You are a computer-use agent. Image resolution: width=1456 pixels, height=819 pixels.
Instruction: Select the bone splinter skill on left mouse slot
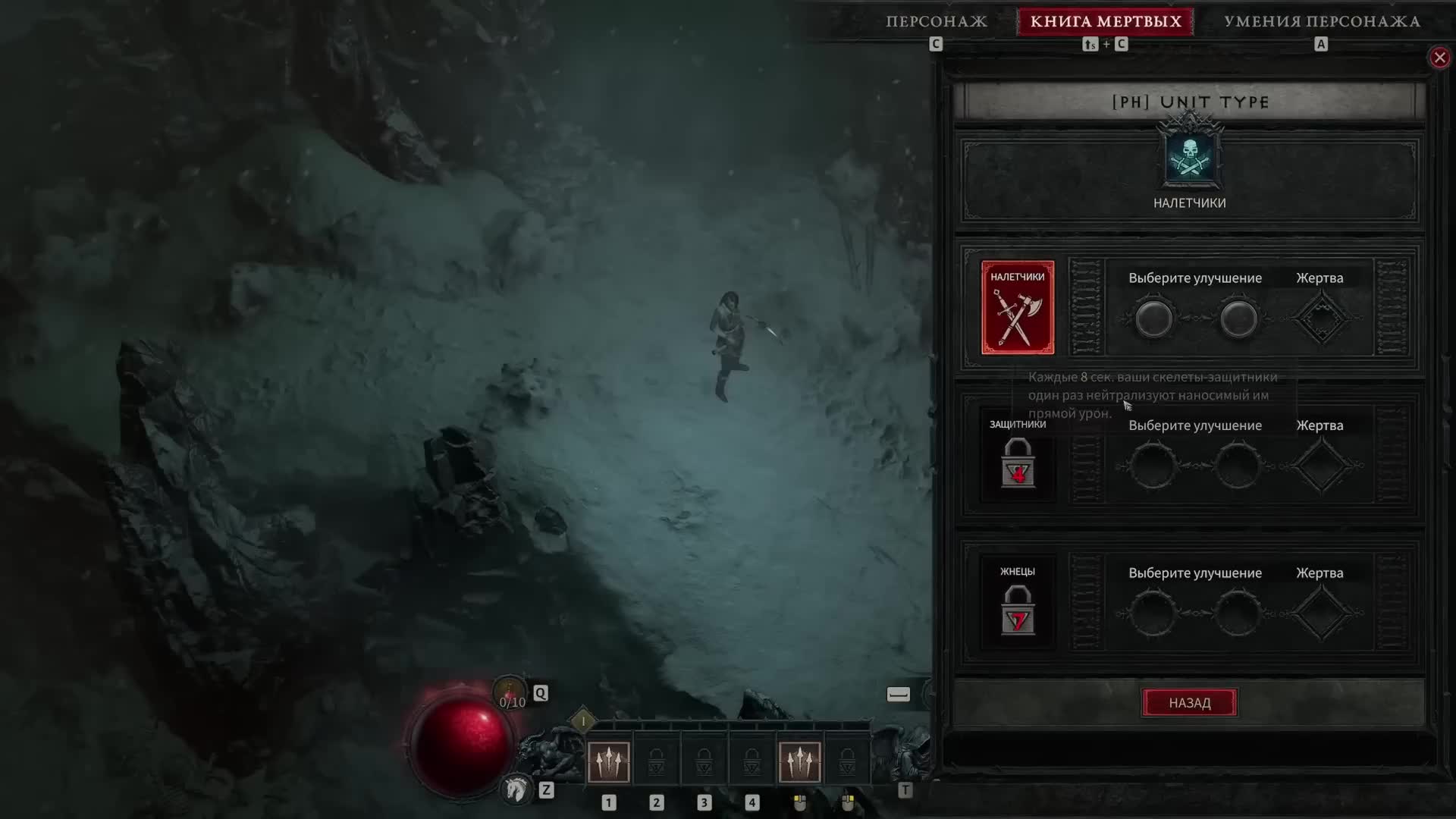[x=800, y=762]
